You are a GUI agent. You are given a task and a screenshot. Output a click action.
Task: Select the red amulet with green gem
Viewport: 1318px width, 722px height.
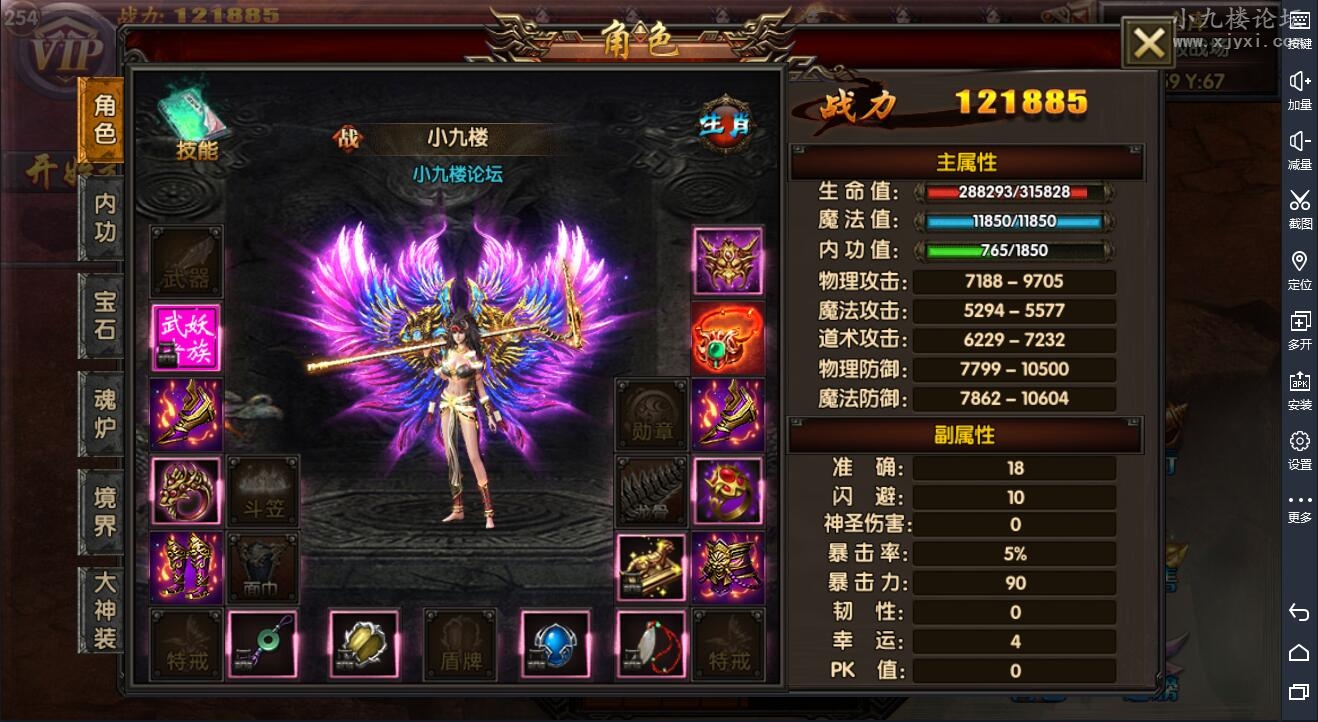727,338
